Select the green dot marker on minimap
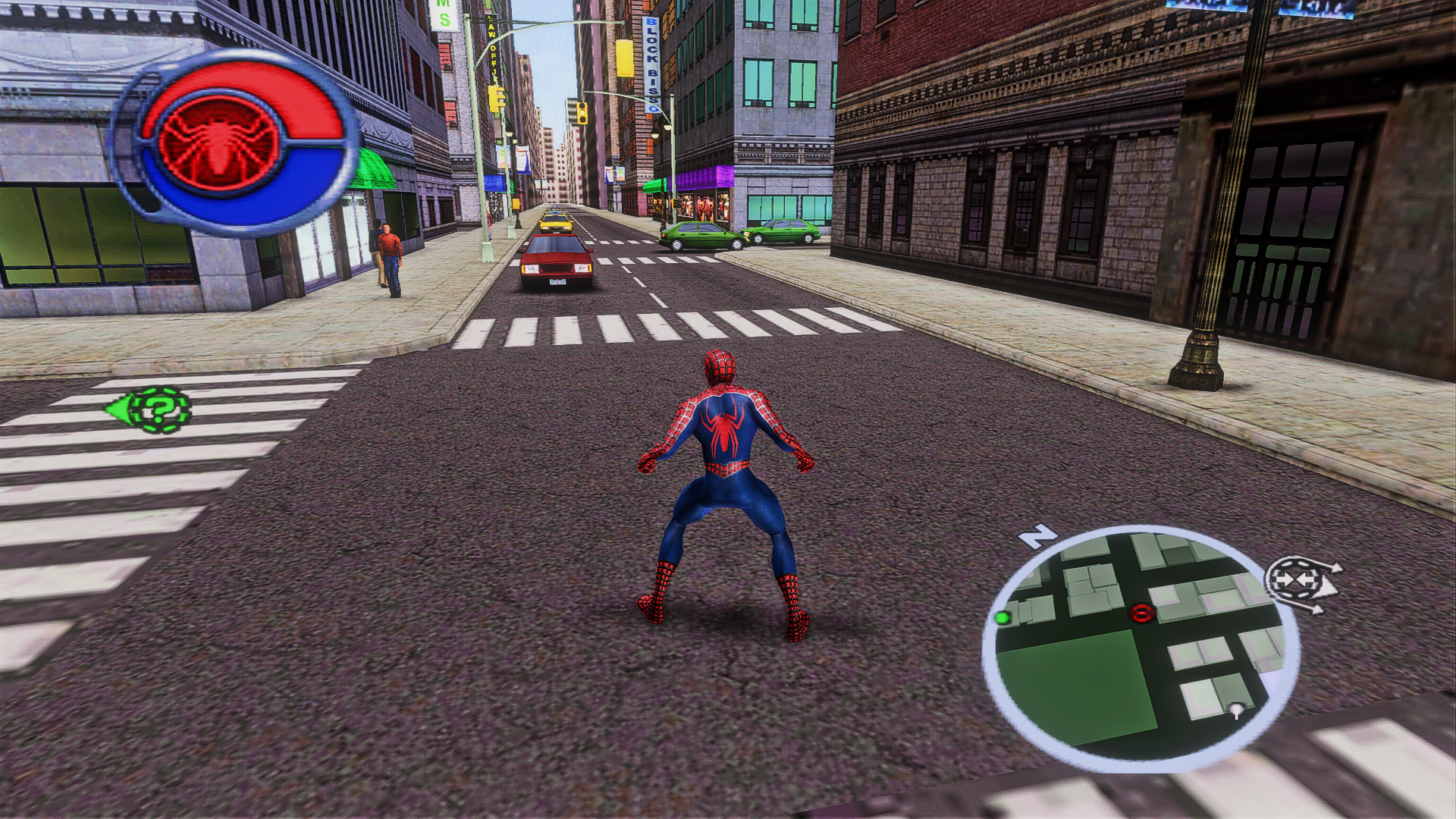The width and height of the screenshot is (1456, 819). coord(1003,617)
